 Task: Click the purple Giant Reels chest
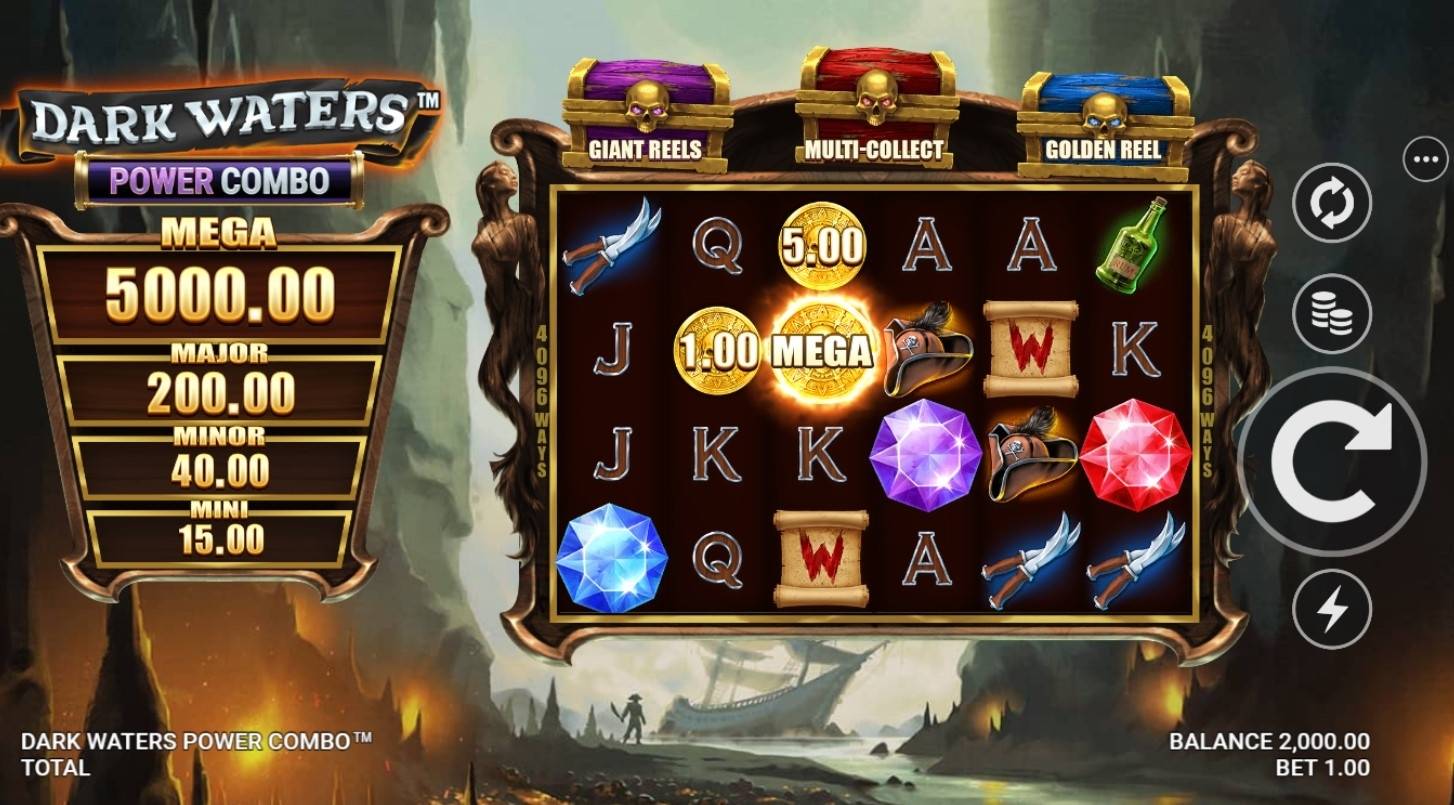click(645, 105)
